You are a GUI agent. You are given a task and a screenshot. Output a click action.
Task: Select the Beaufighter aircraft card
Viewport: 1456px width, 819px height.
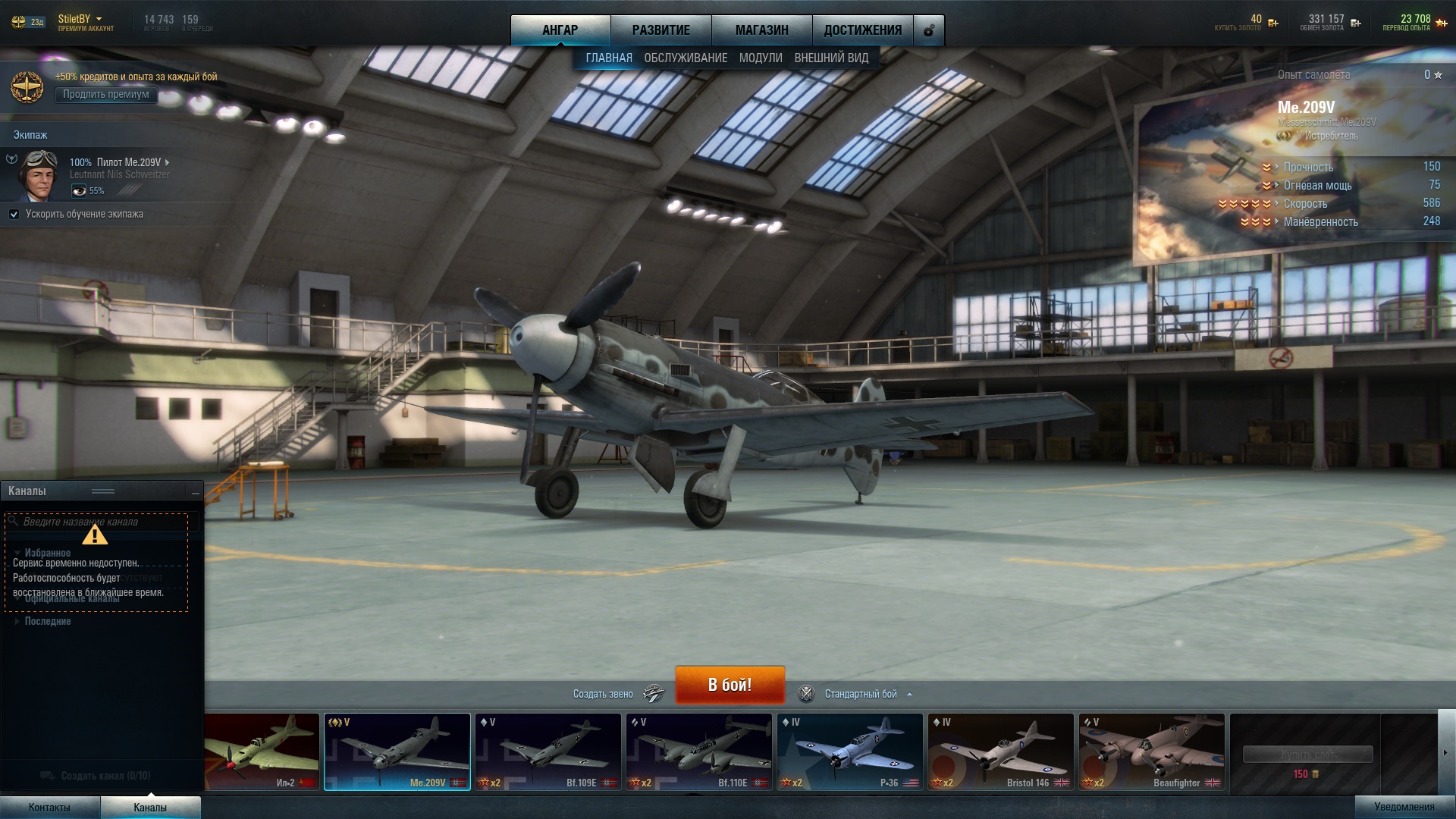[x=1151, y=752]
